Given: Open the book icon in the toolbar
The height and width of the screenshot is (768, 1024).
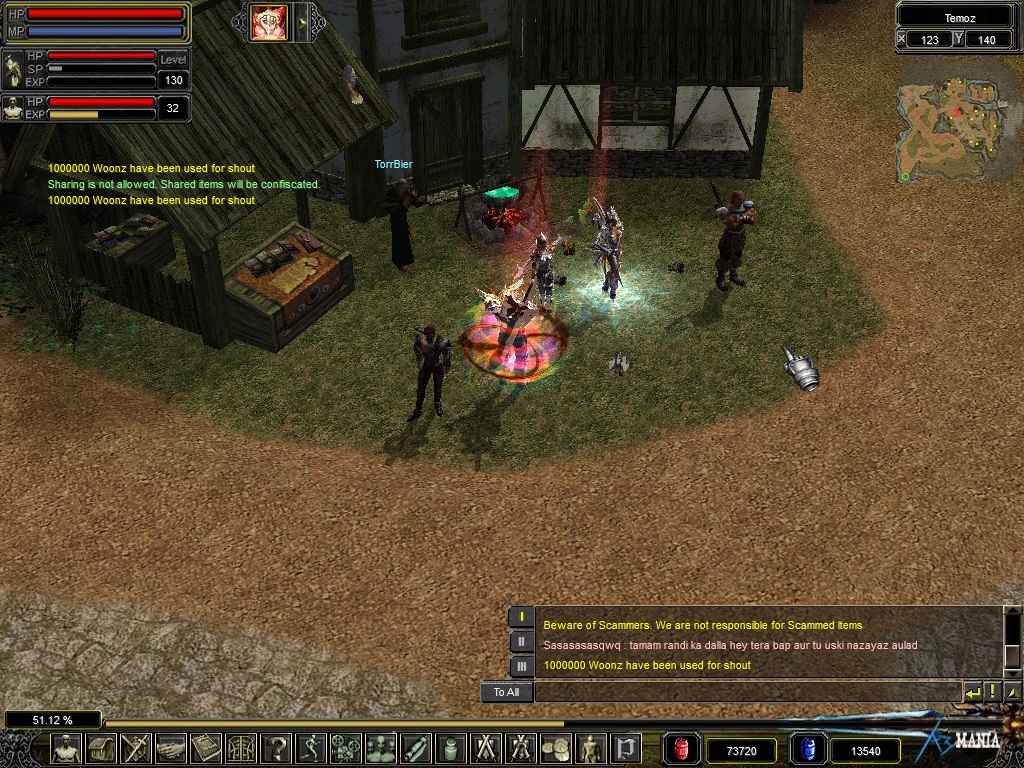Looking at the screenshot, I should click(206, 747).
